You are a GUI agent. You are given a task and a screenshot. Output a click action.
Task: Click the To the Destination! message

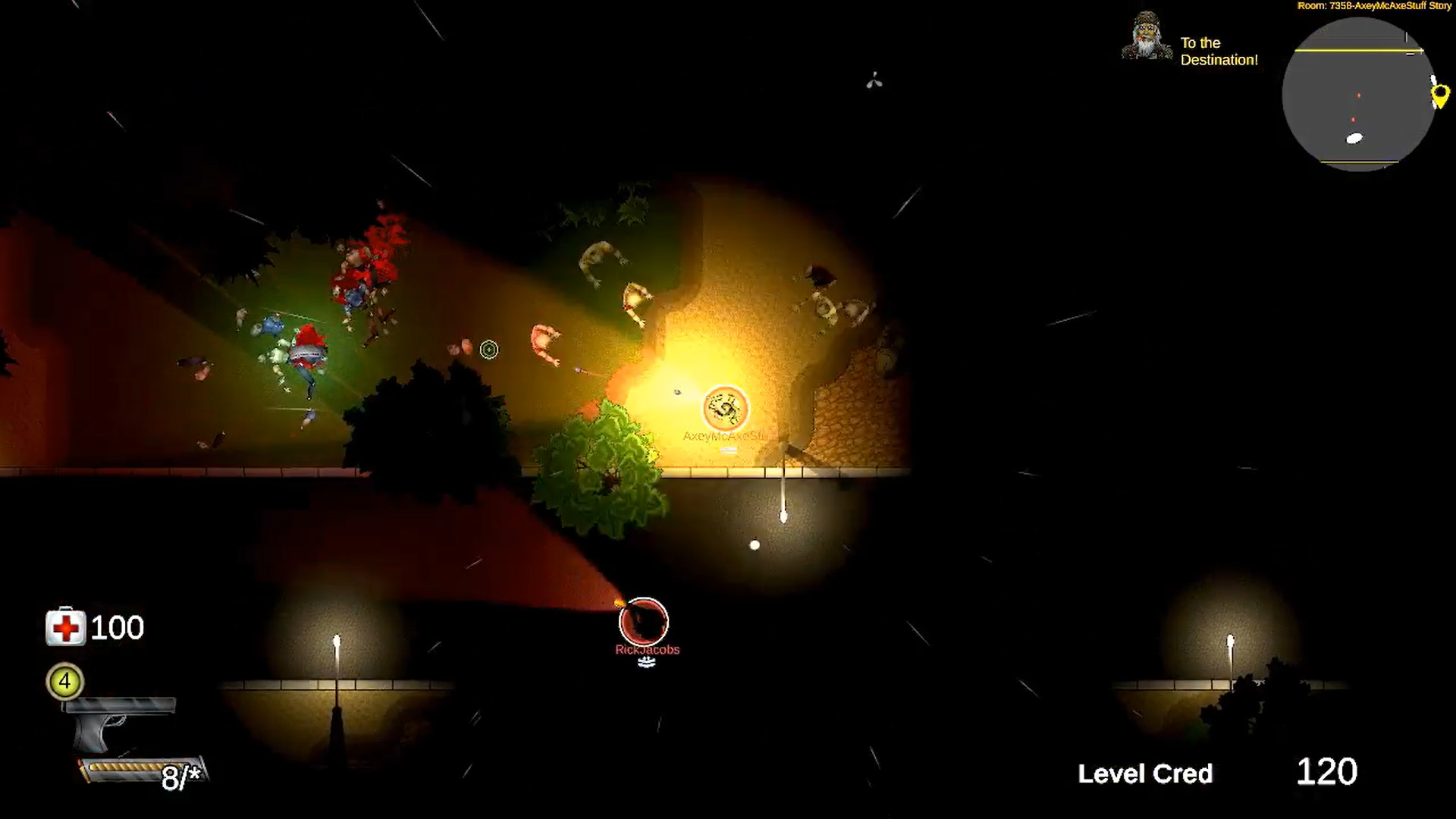coord(1218,52)
